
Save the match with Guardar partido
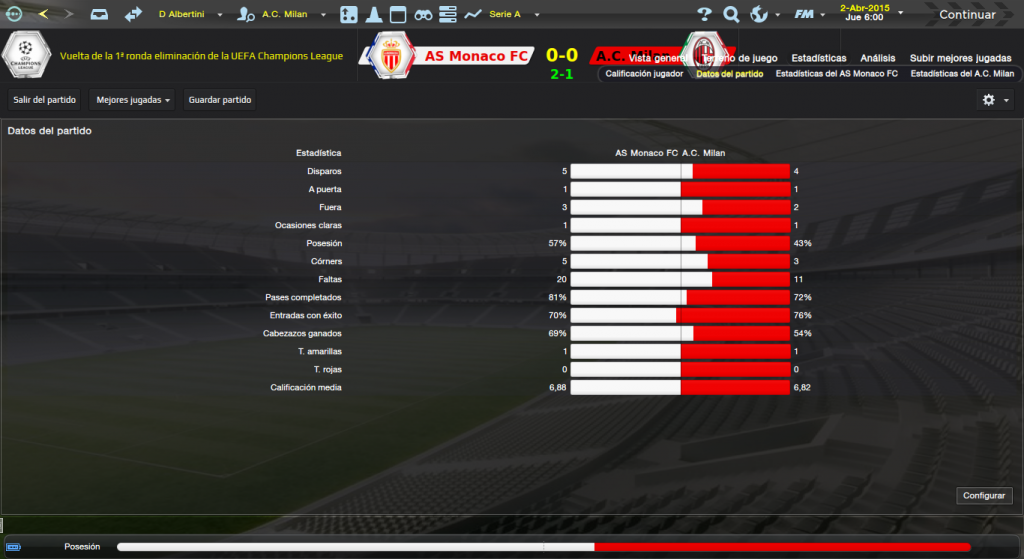220,100
